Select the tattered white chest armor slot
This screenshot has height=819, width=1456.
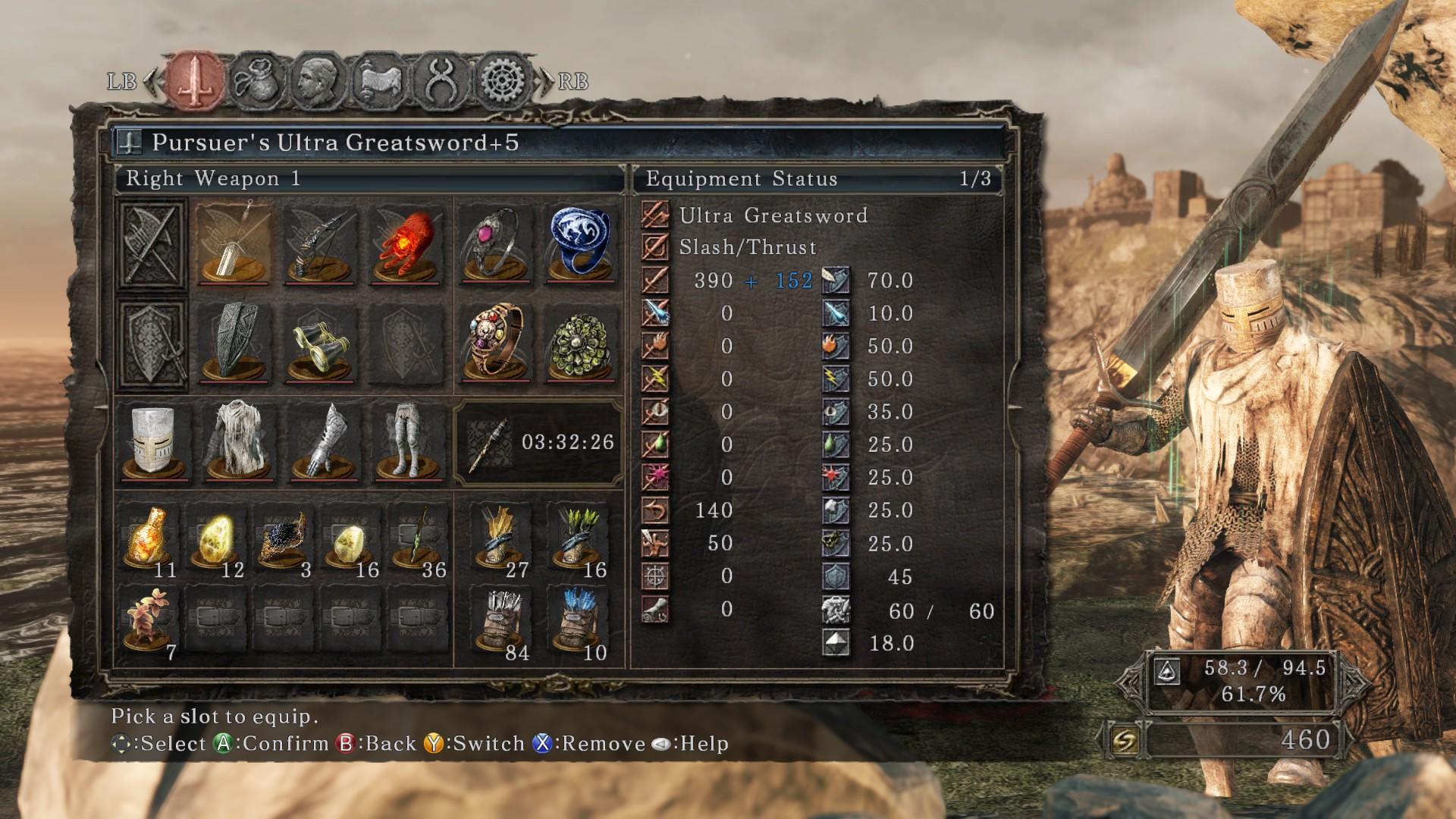point(238,443)
